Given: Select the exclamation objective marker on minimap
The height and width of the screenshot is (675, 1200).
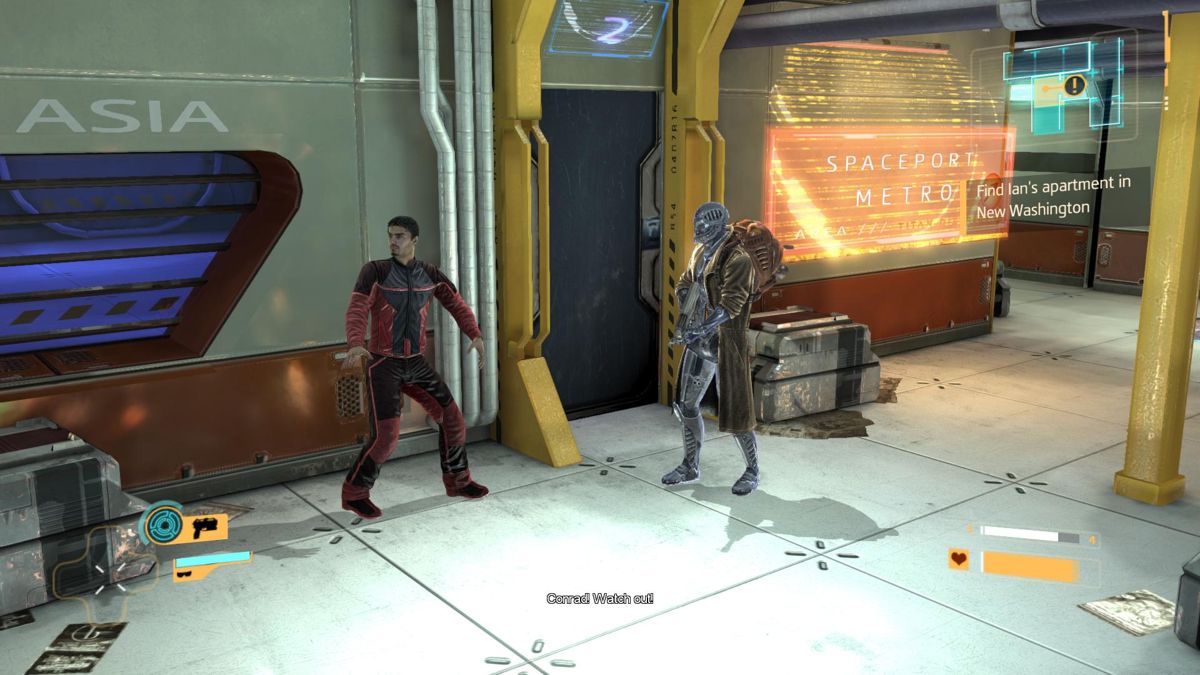Looking at the screenshot, I should click(x=1075, y=85).
